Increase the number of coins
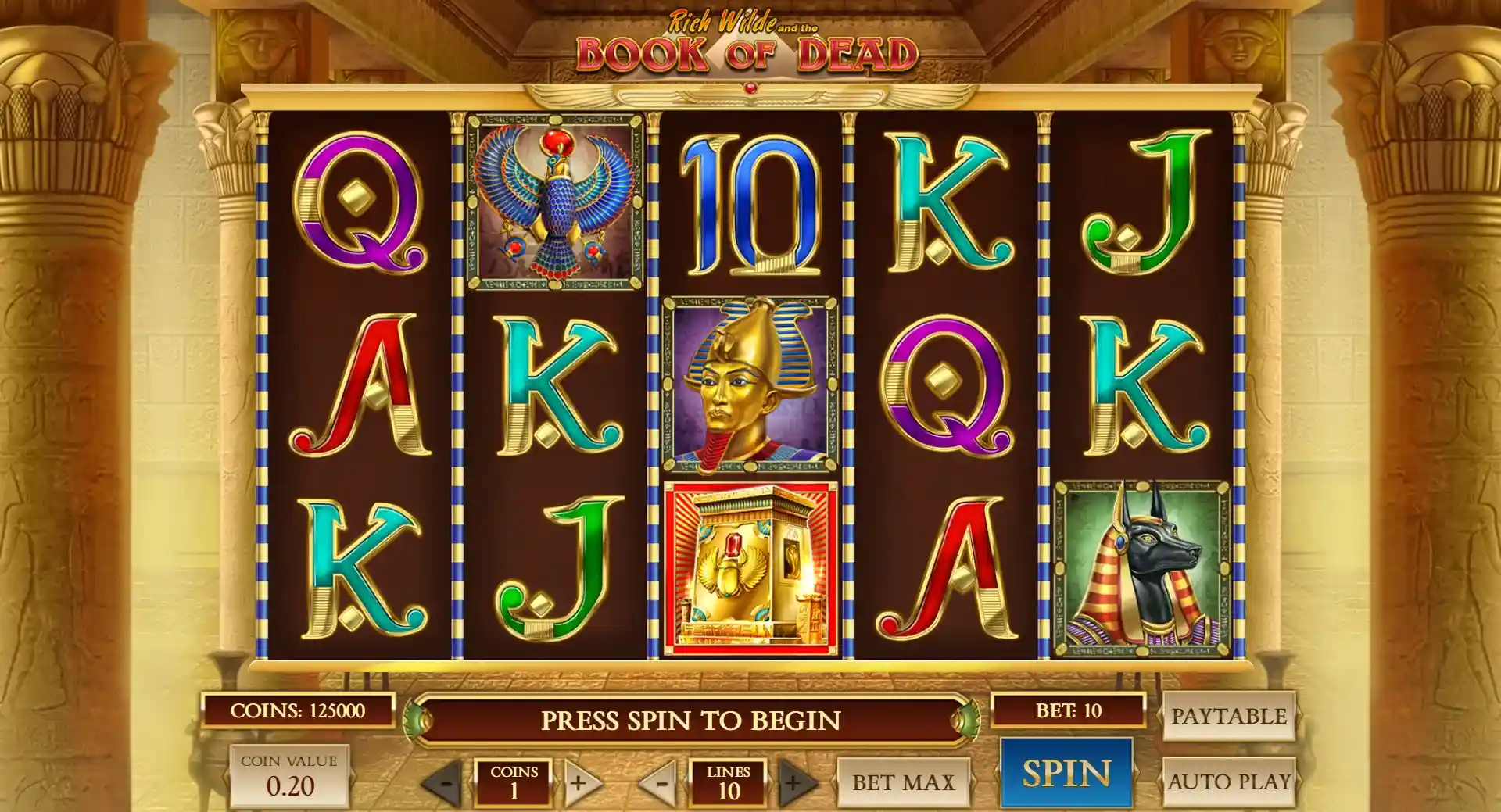This screenshot has height=812, width=1501. coord(579,782)
